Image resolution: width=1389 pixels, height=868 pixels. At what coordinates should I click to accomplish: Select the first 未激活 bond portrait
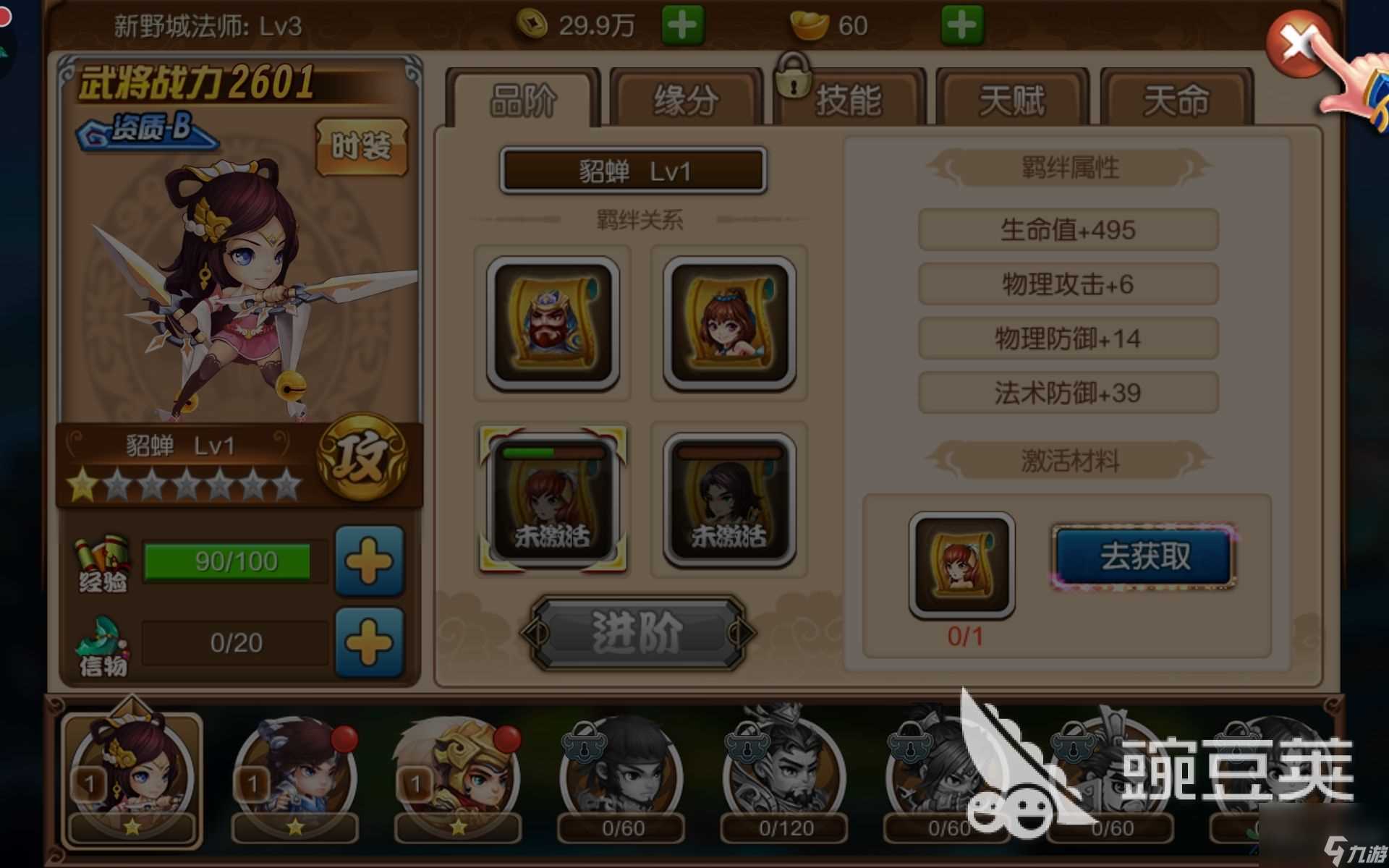pos(552,498)
